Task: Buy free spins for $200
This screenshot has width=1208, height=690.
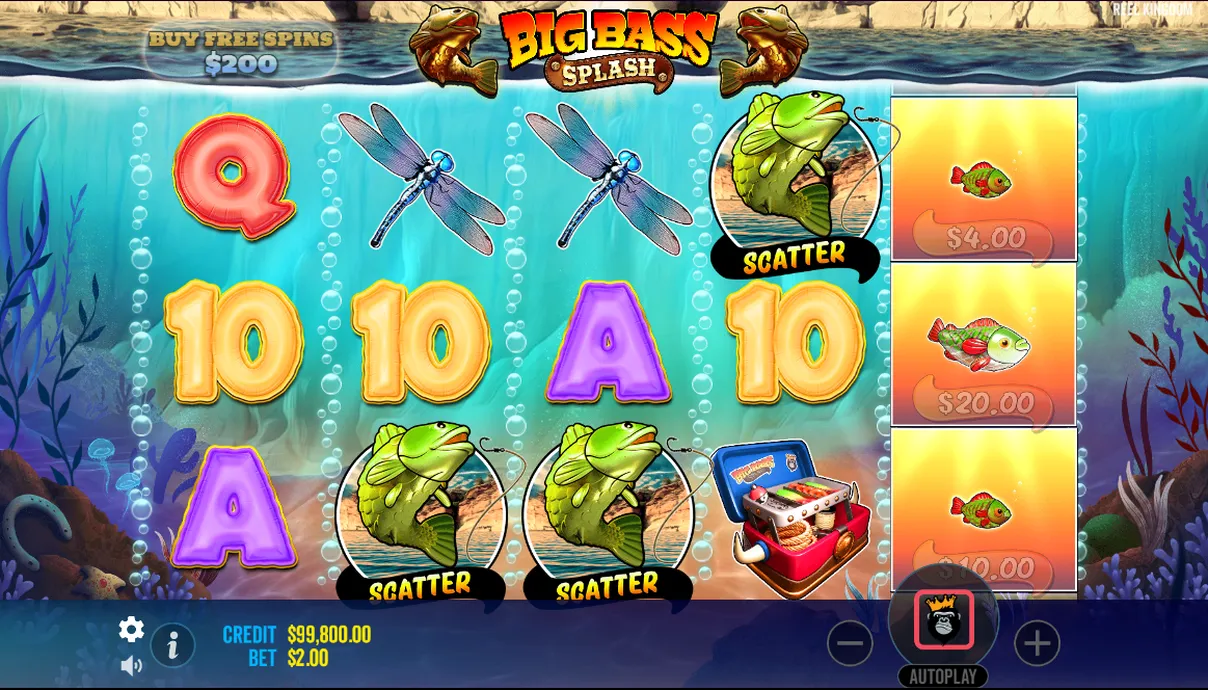Action: [240, 52]
